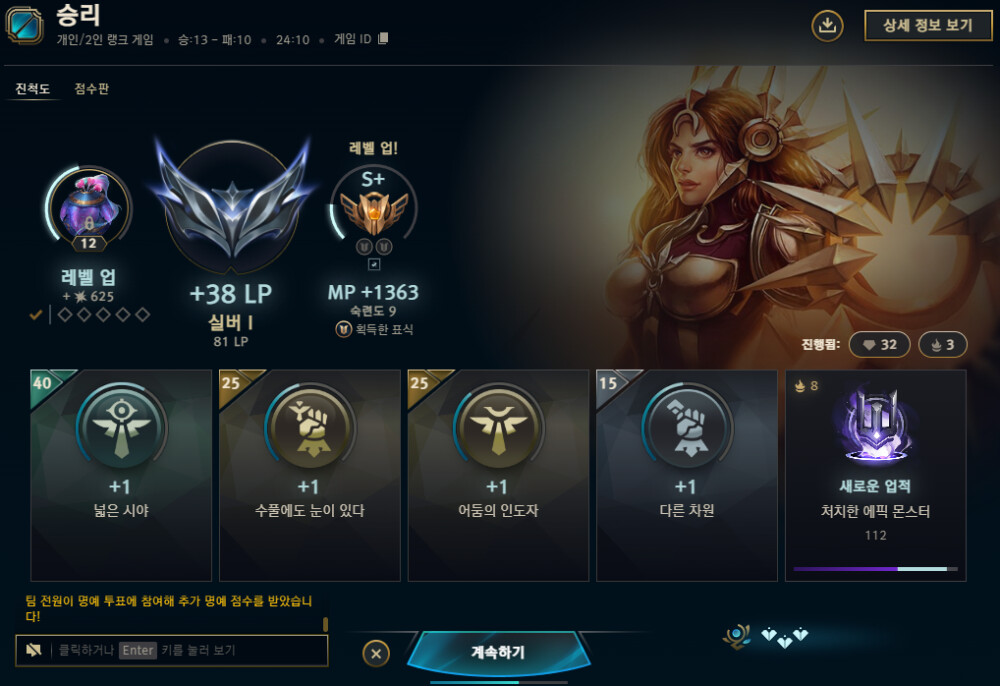Screen dimensions: 1000x686
Task: View the 다른 차원 challenge card
Action: (x=686, y=475)
